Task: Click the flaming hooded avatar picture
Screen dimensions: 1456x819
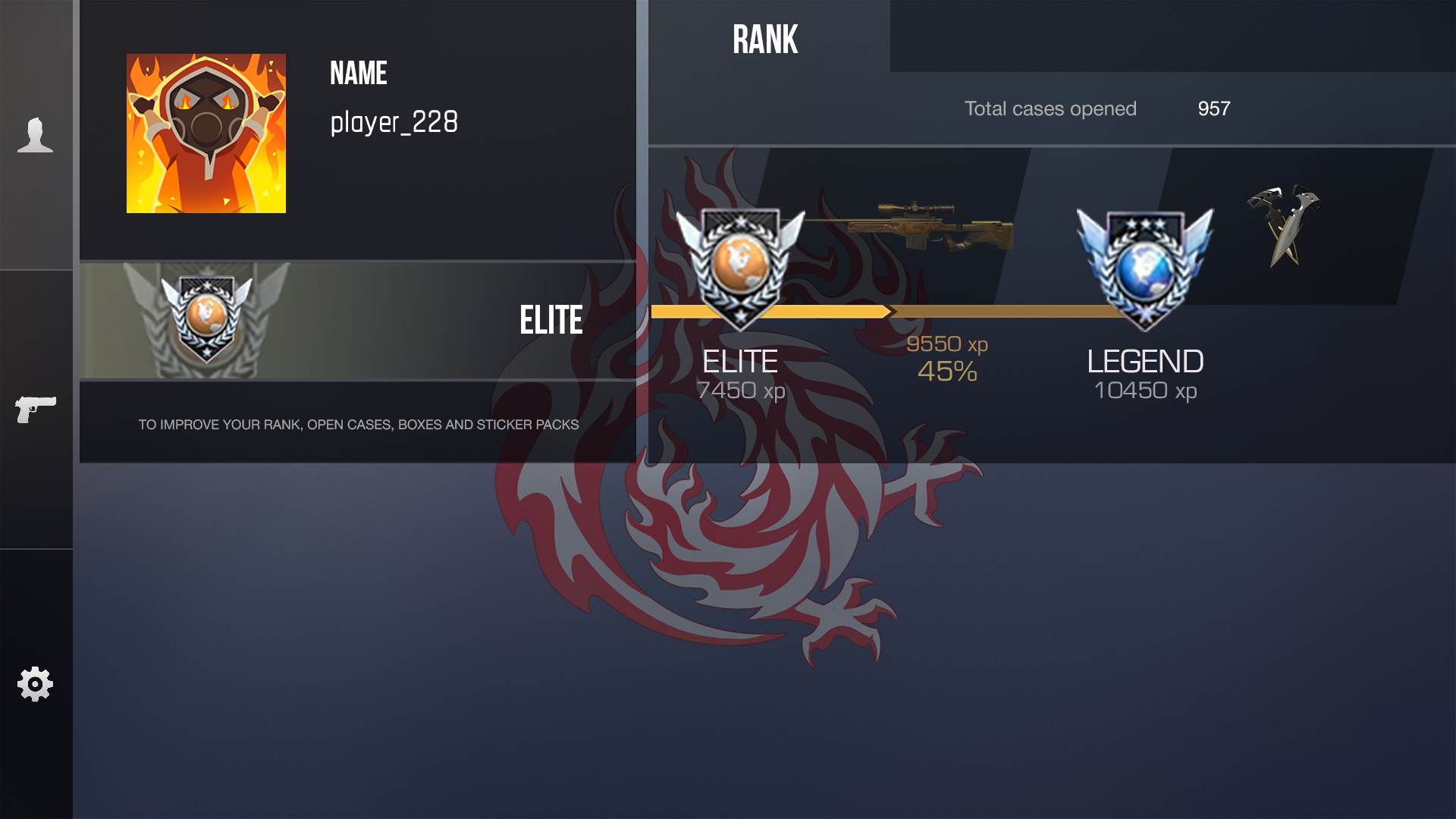Action: [x=206, y=132]
